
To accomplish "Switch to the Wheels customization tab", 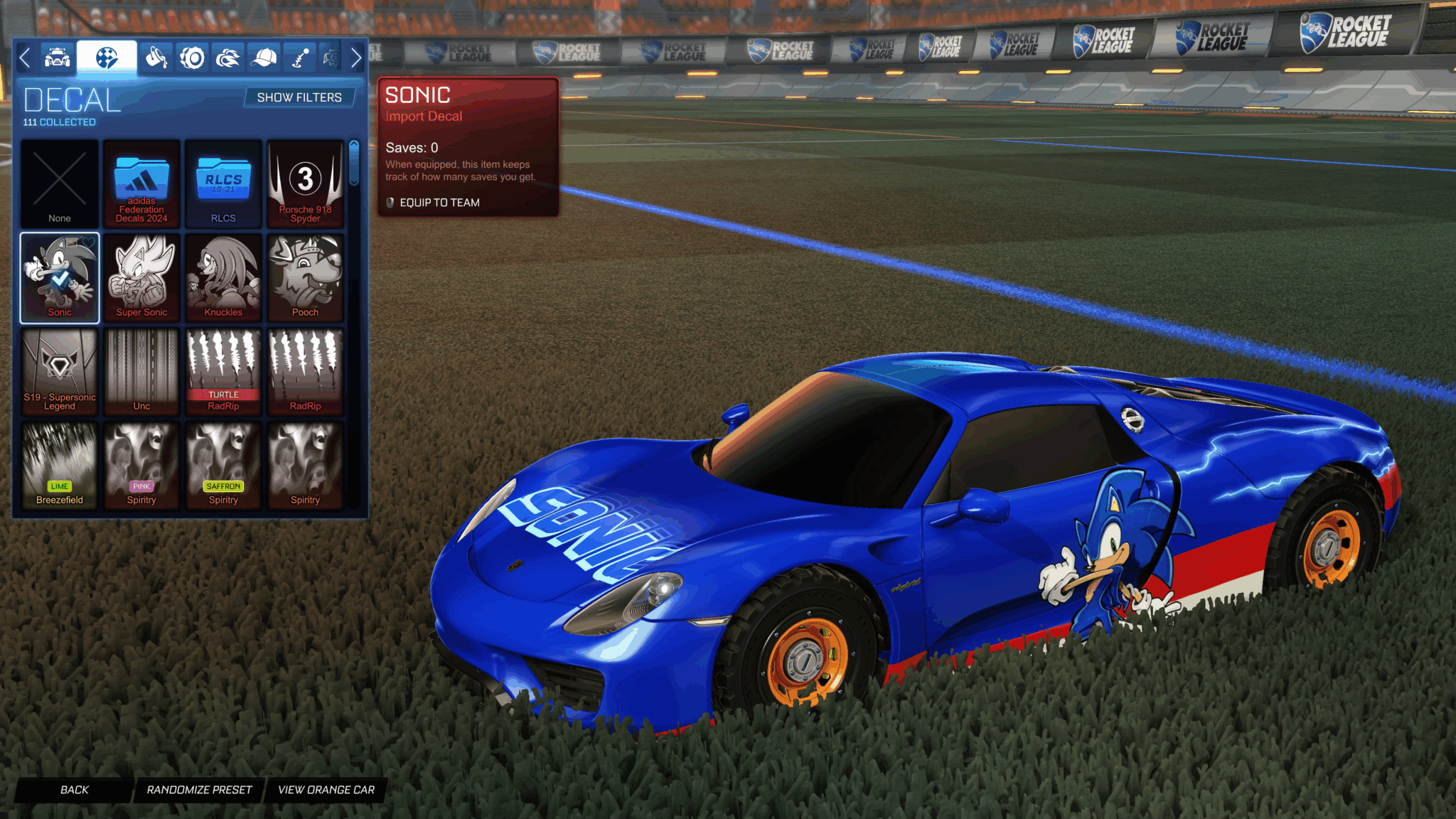I will (192, 58).
